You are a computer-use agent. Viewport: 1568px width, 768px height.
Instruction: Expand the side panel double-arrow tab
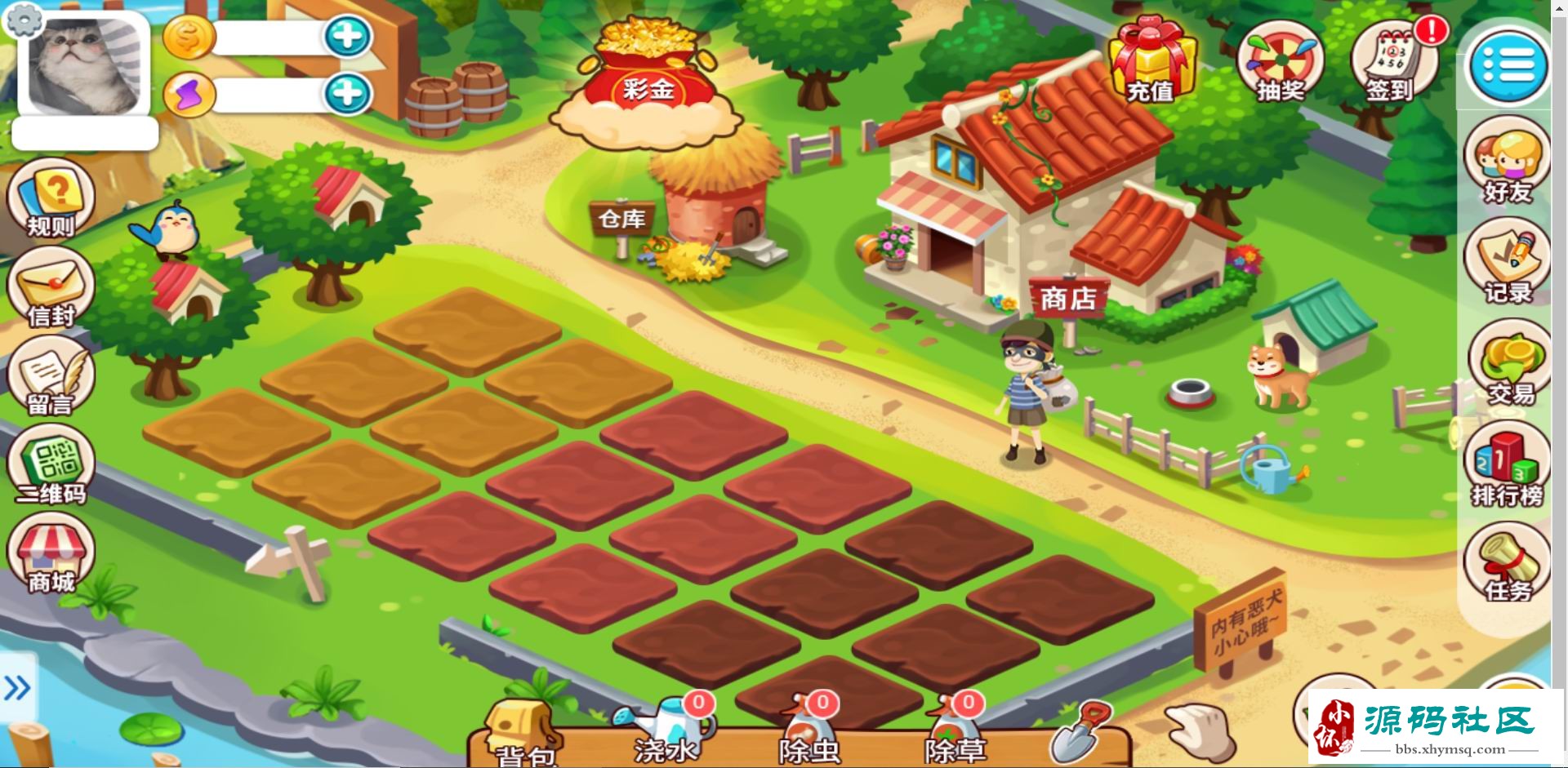tap(17, 688)
